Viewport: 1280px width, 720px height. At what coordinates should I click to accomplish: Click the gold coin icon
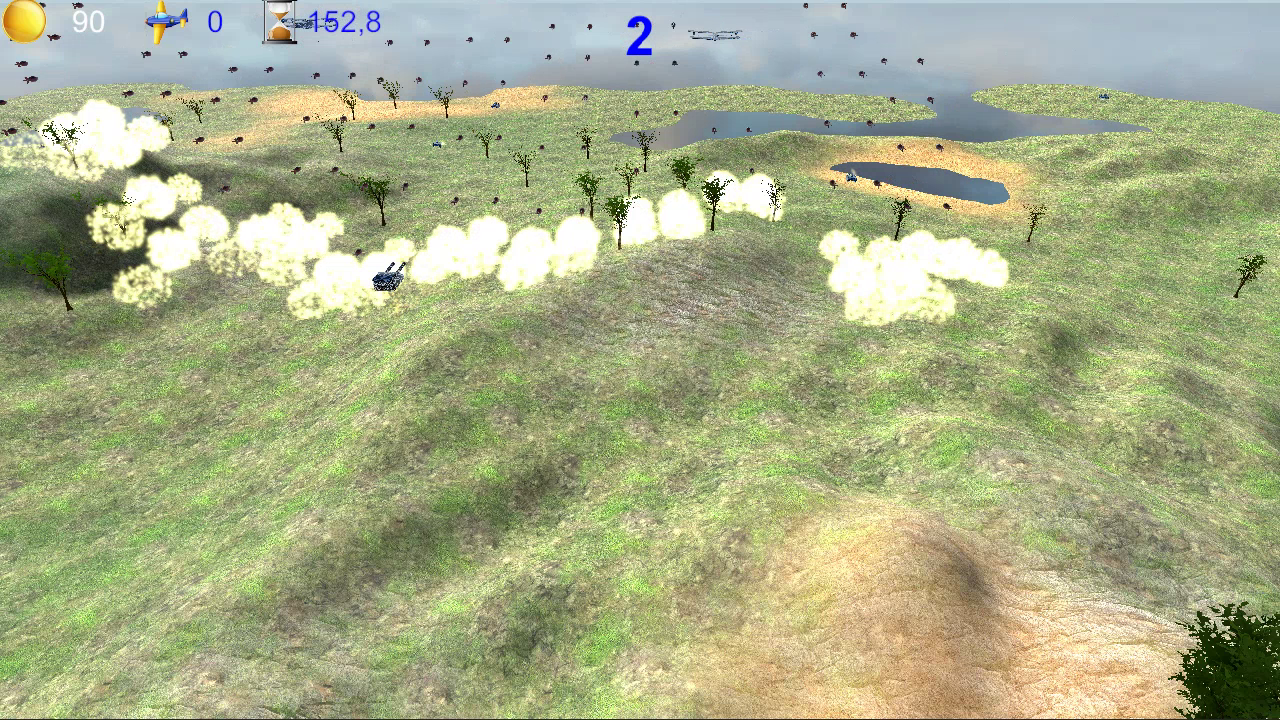point(24,20)
